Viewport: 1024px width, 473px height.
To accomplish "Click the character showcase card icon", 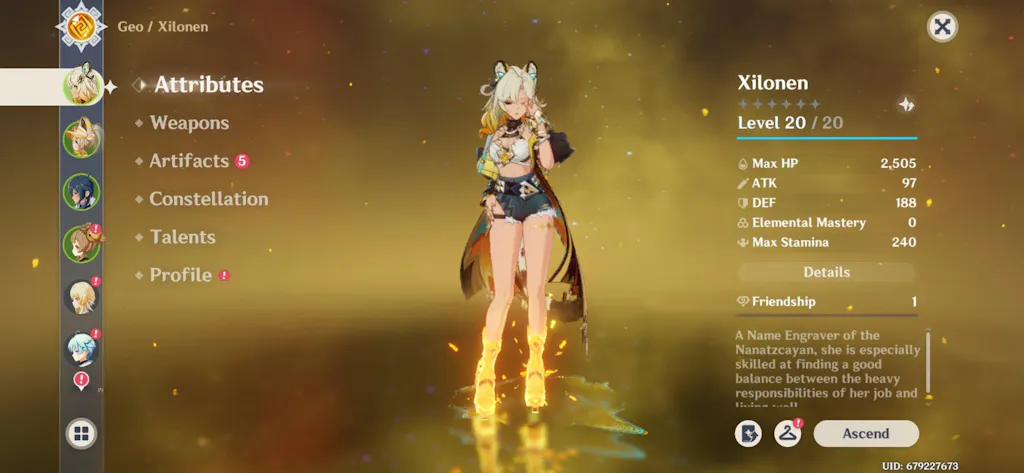I will click(747, 433).
